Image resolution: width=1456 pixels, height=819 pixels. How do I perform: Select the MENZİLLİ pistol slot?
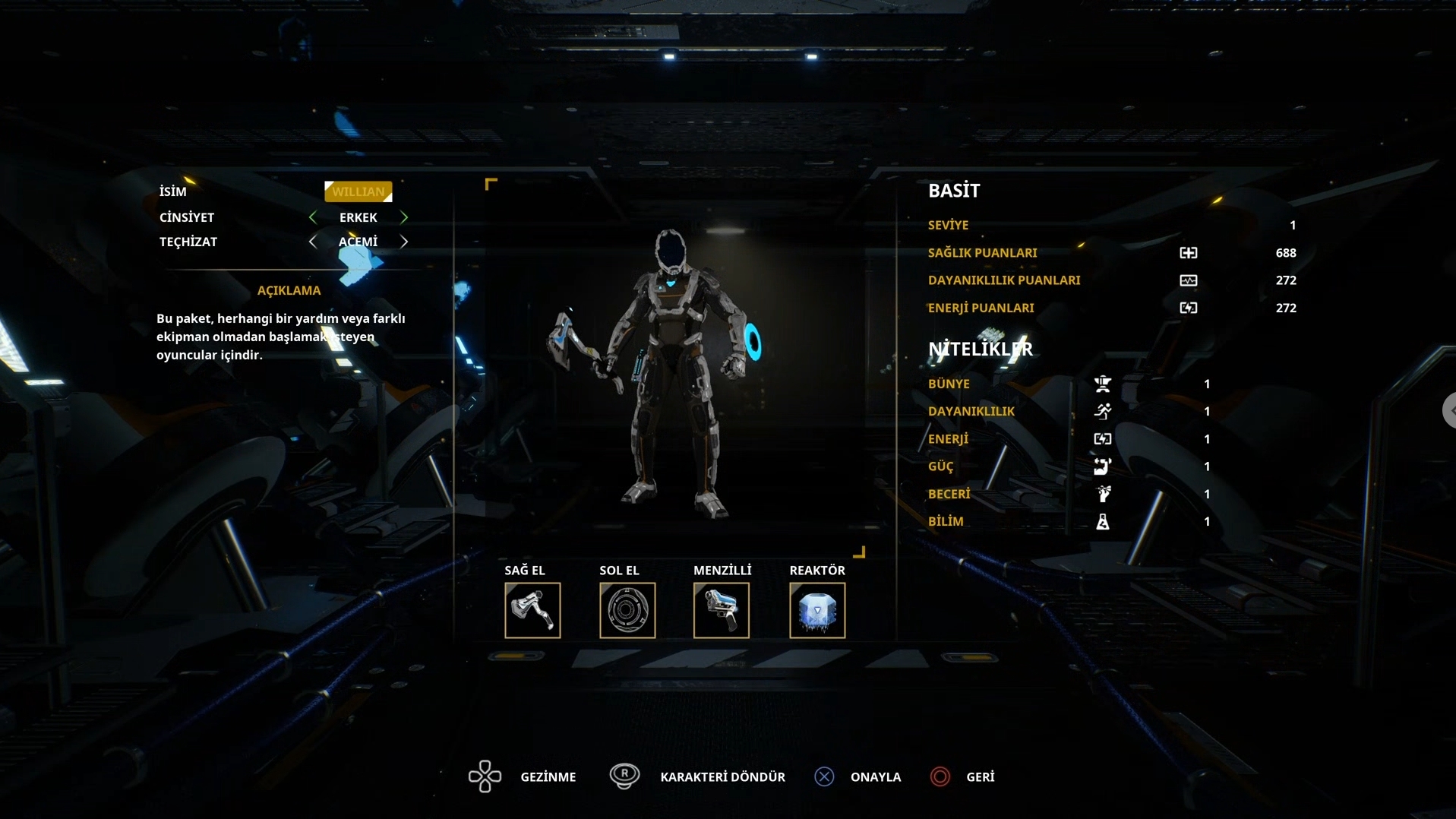(x=722, y=610)
